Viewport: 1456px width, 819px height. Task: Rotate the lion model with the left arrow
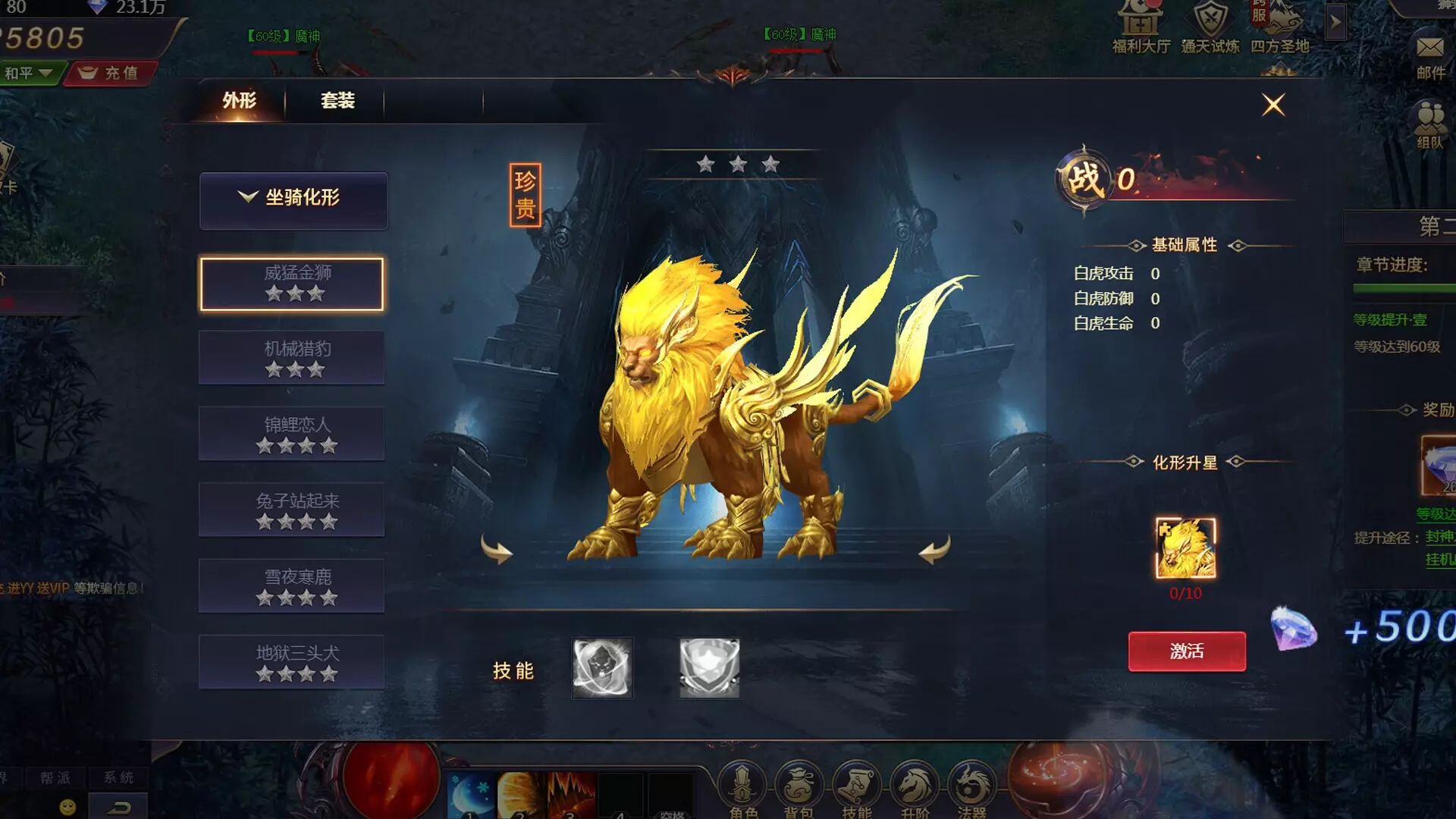(x=497, y=549)
